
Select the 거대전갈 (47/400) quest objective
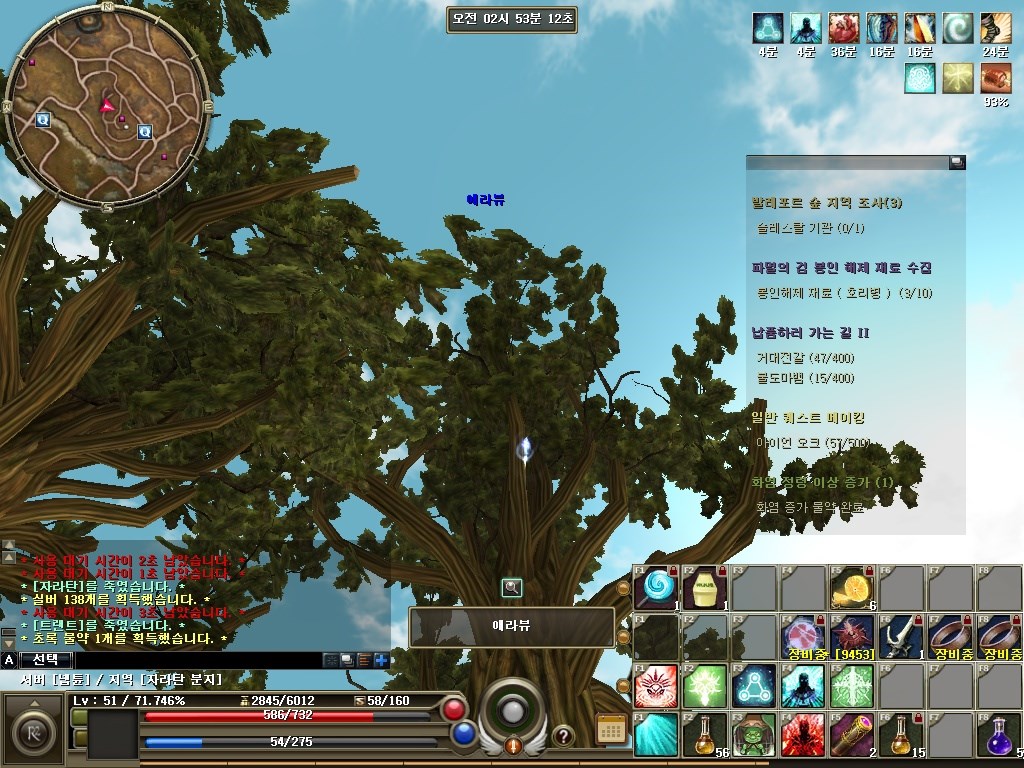(x=806, y=358)
